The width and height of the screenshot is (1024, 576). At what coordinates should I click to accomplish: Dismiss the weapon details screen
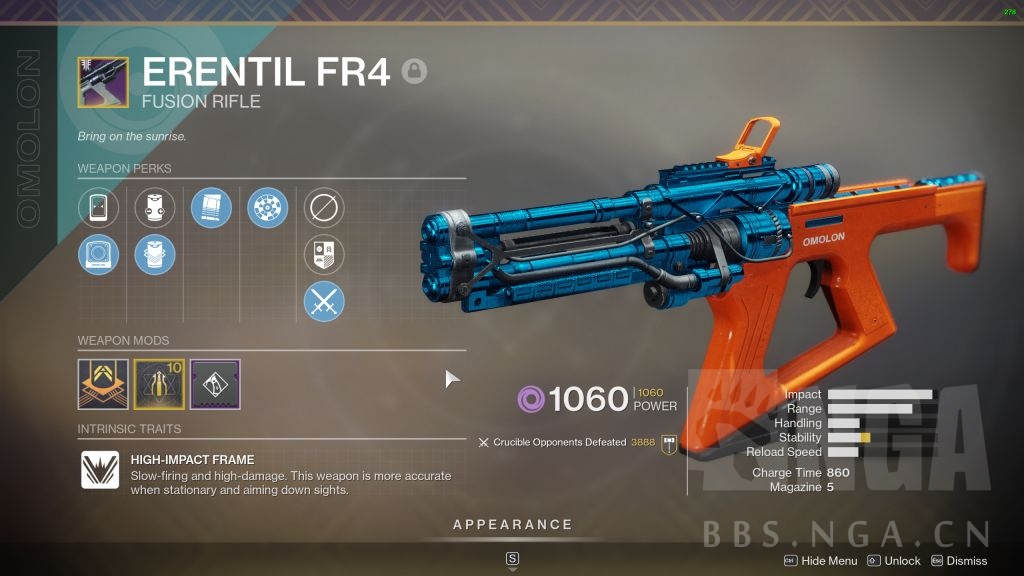pyautogui.click(x=959, y=561)
